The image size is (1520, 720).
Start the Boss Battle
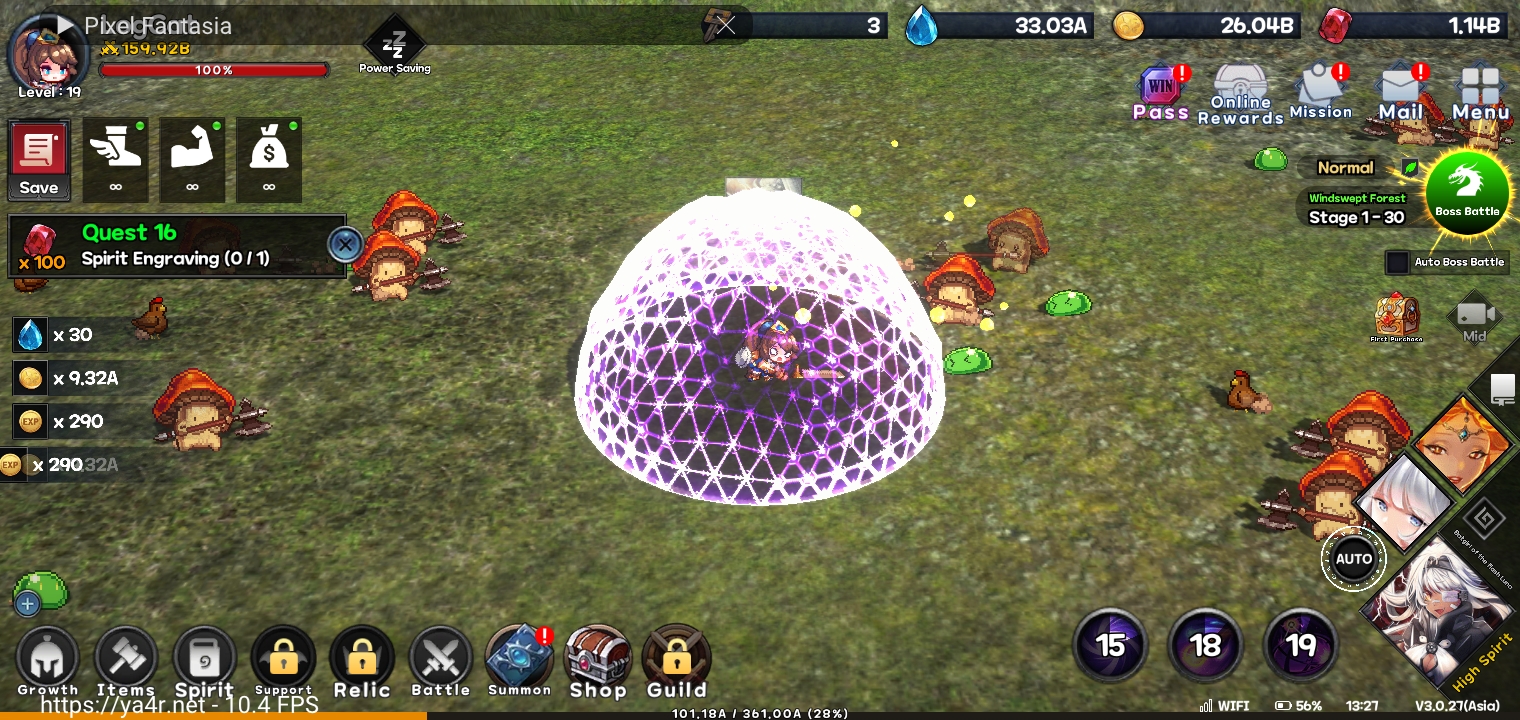tap(1467, 192)
